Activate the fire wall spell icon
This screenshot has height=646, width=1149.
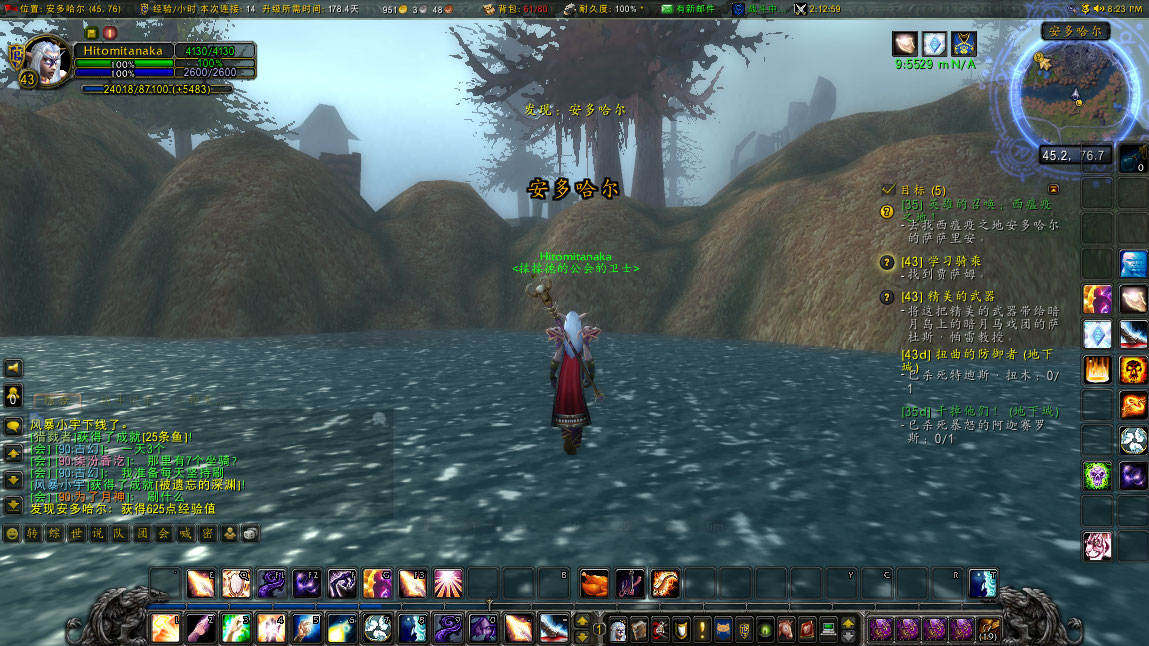pos(1097,370)
